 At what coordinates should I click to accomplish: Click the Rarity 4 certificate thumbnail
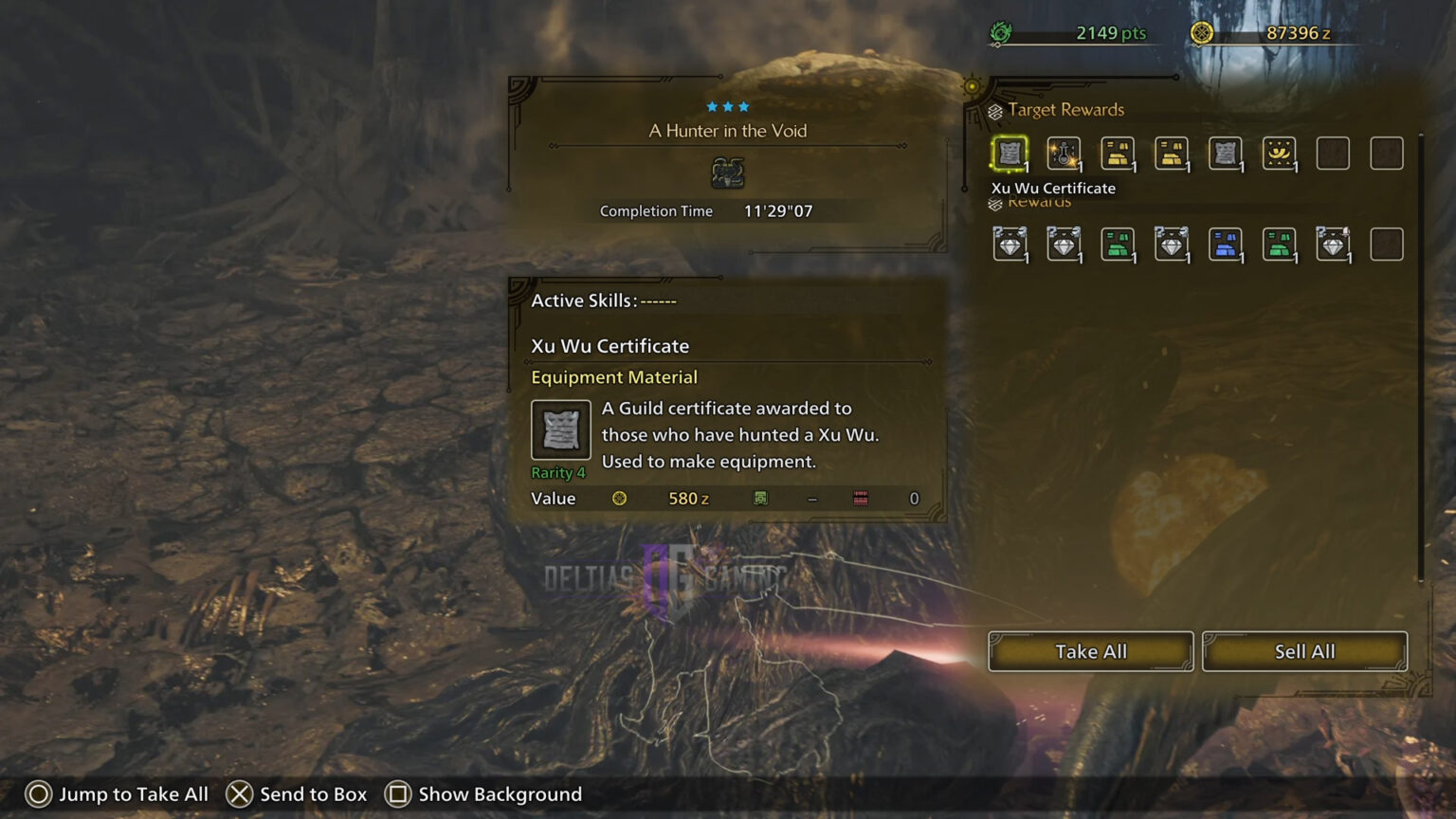[x=559, y=429]
